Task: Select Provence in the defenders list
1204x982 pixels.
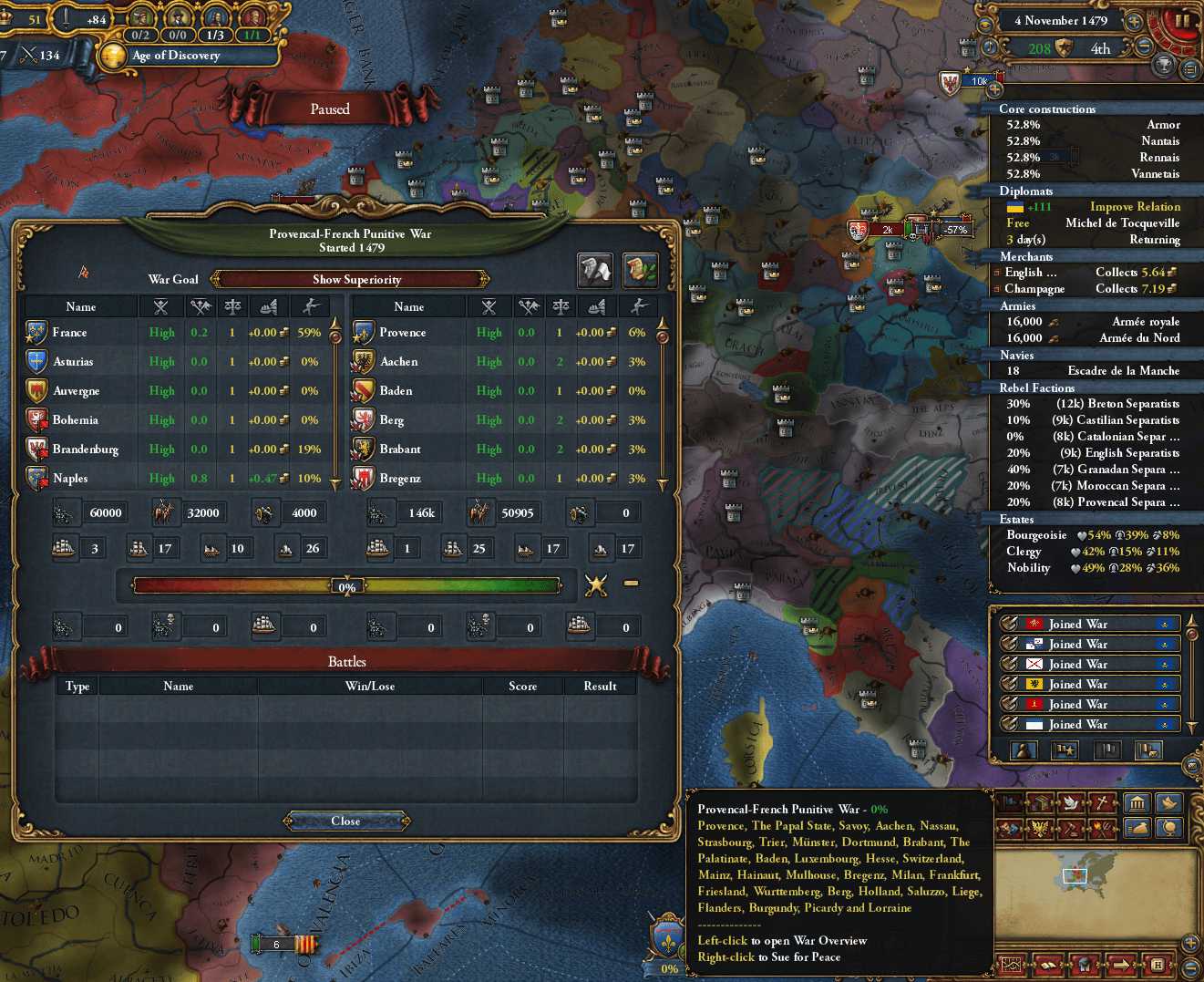Action: click(x=402, y=333)
